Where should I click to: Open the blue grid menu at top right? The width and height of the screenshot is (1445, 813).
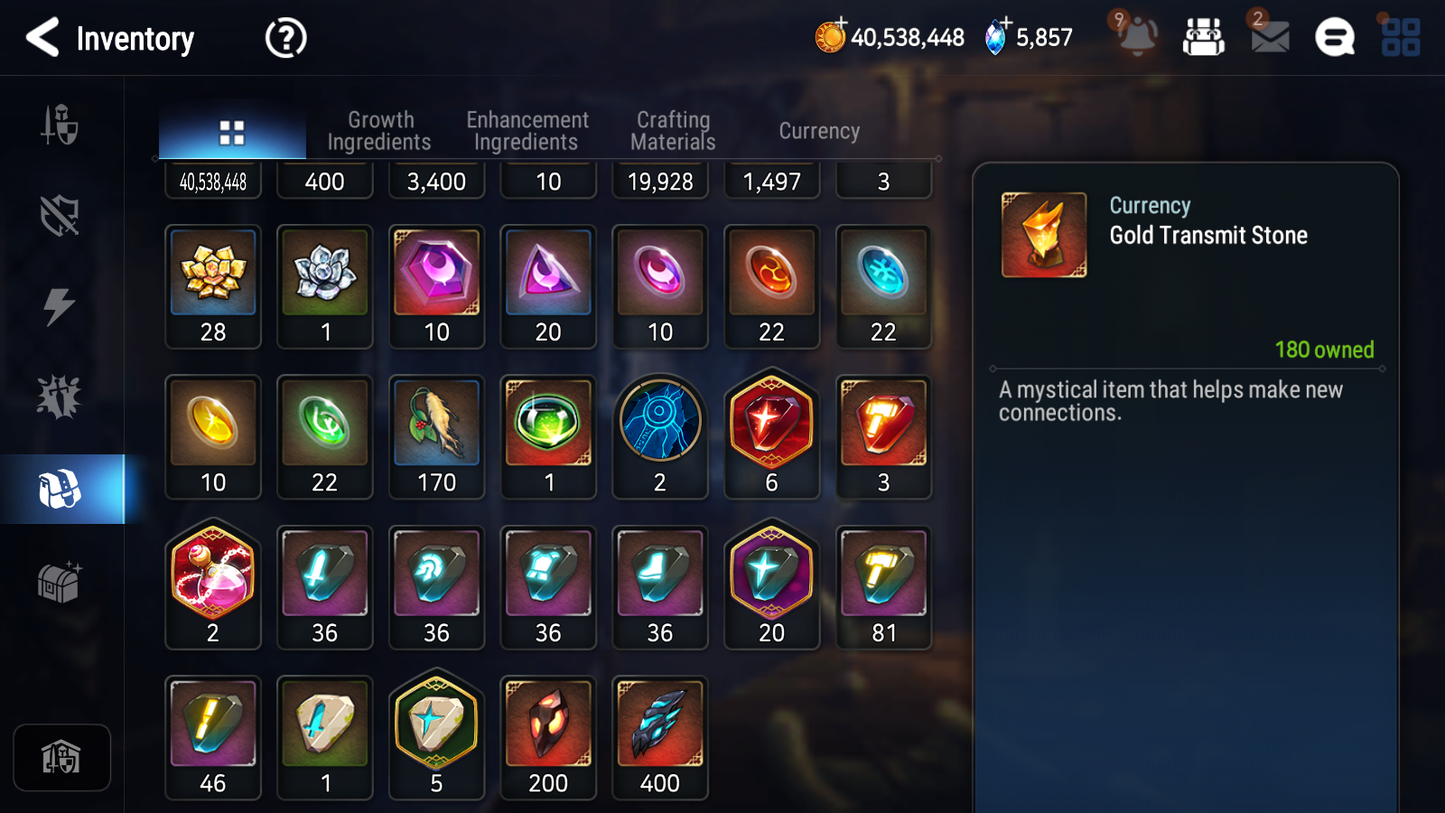click(1399, 36)
